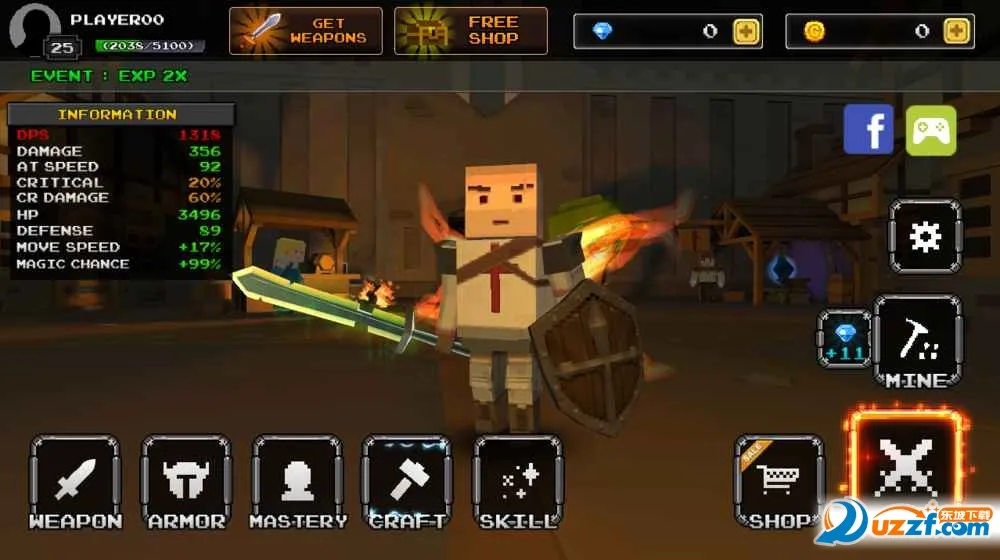The width and height of the screenshot is (1000, 560).
Task: Open the Free Shop chest
Action: (471, 31)
